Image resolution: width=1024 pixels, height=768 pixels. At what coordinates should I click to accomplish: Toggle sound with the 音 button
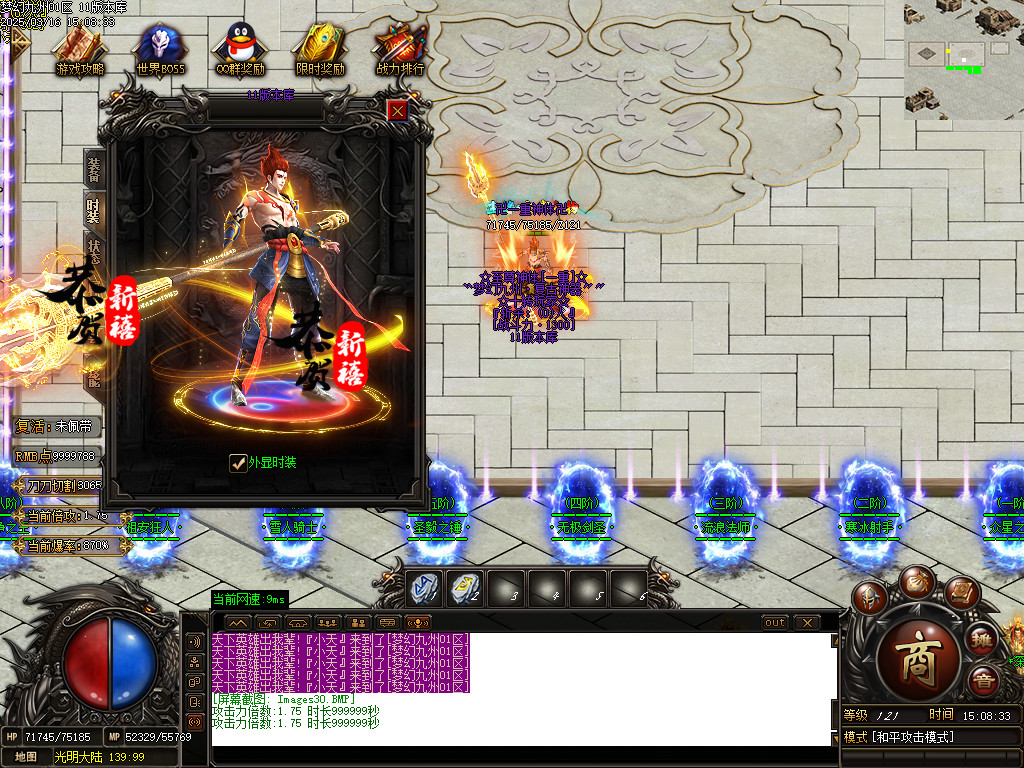coord(985,681)
